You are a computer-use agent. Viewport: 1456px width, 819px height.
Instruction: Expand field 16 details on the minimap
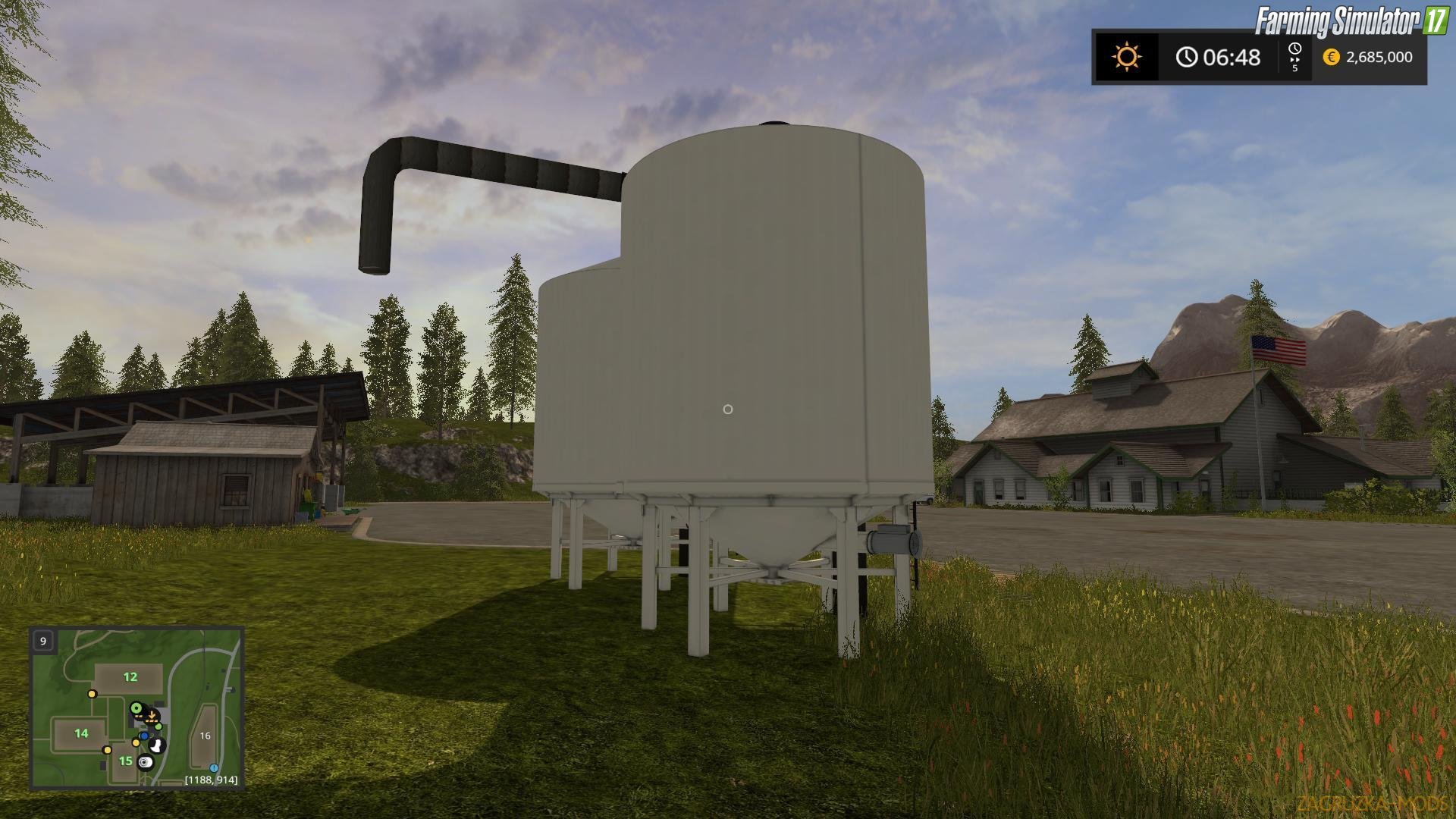tap(206, 736)
